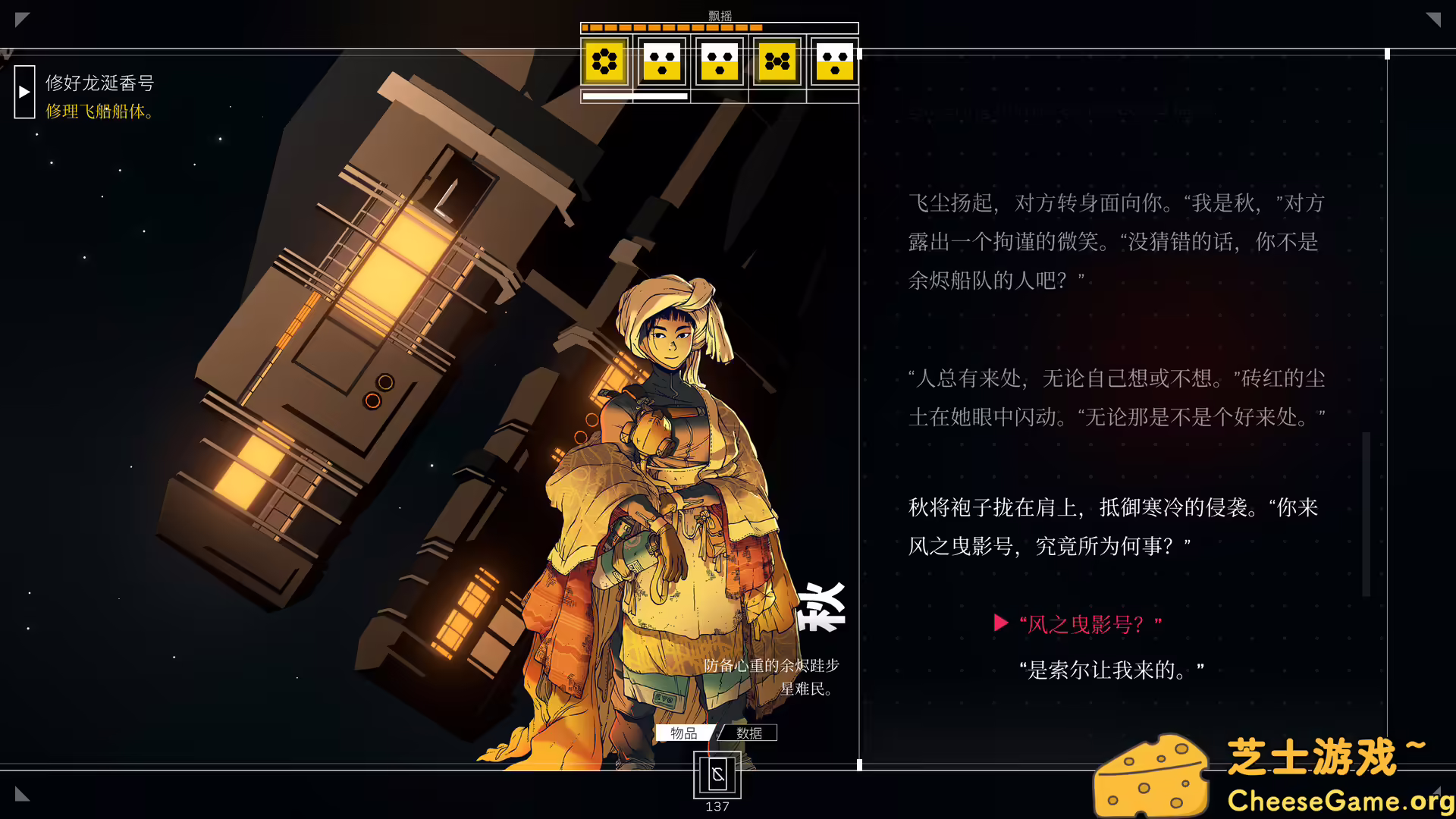1456x819 pixels.
Task: Click the second sigil tile with three dots
Action: point(661,62)
